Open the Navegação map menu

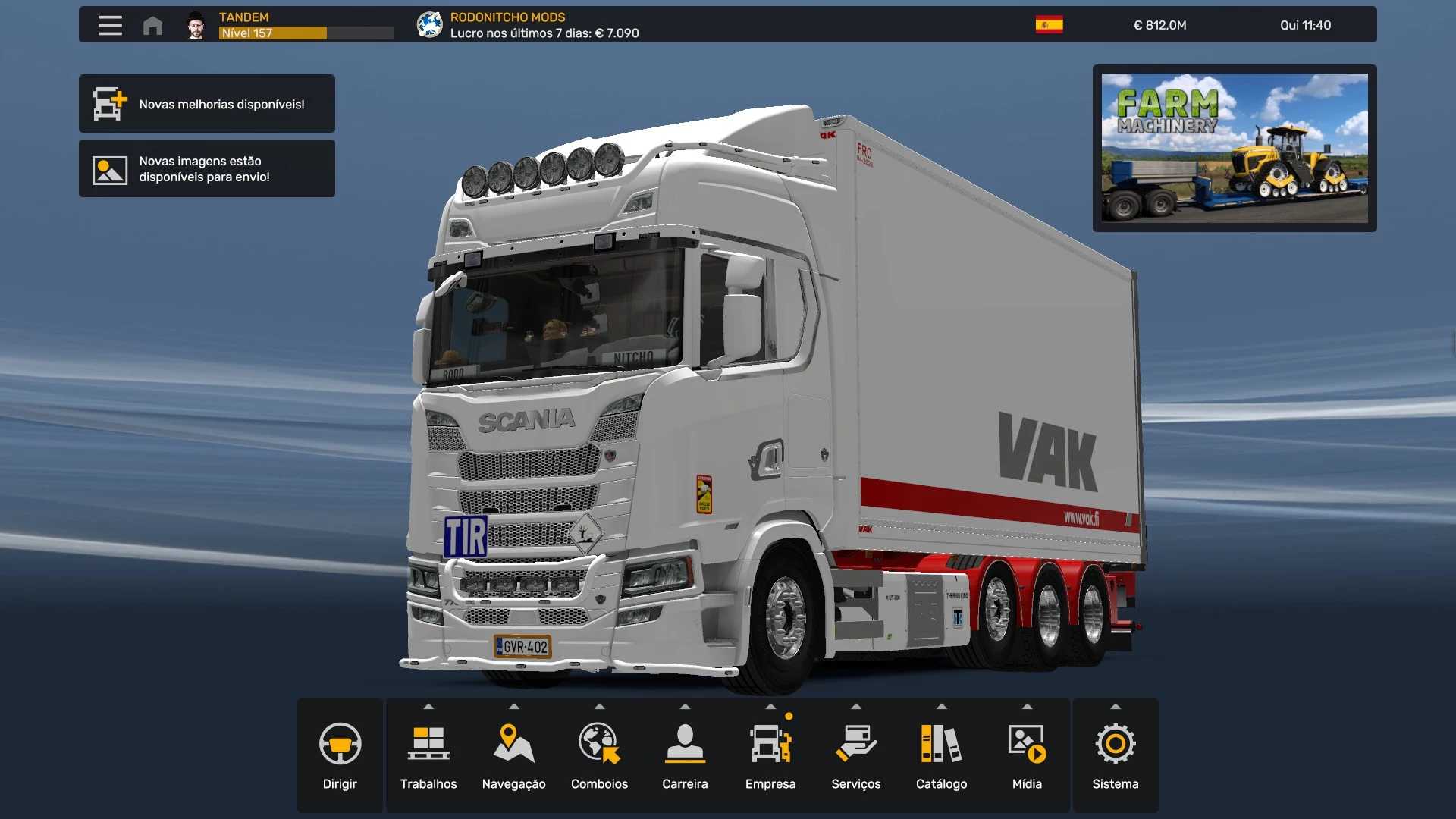coord(514,755)
